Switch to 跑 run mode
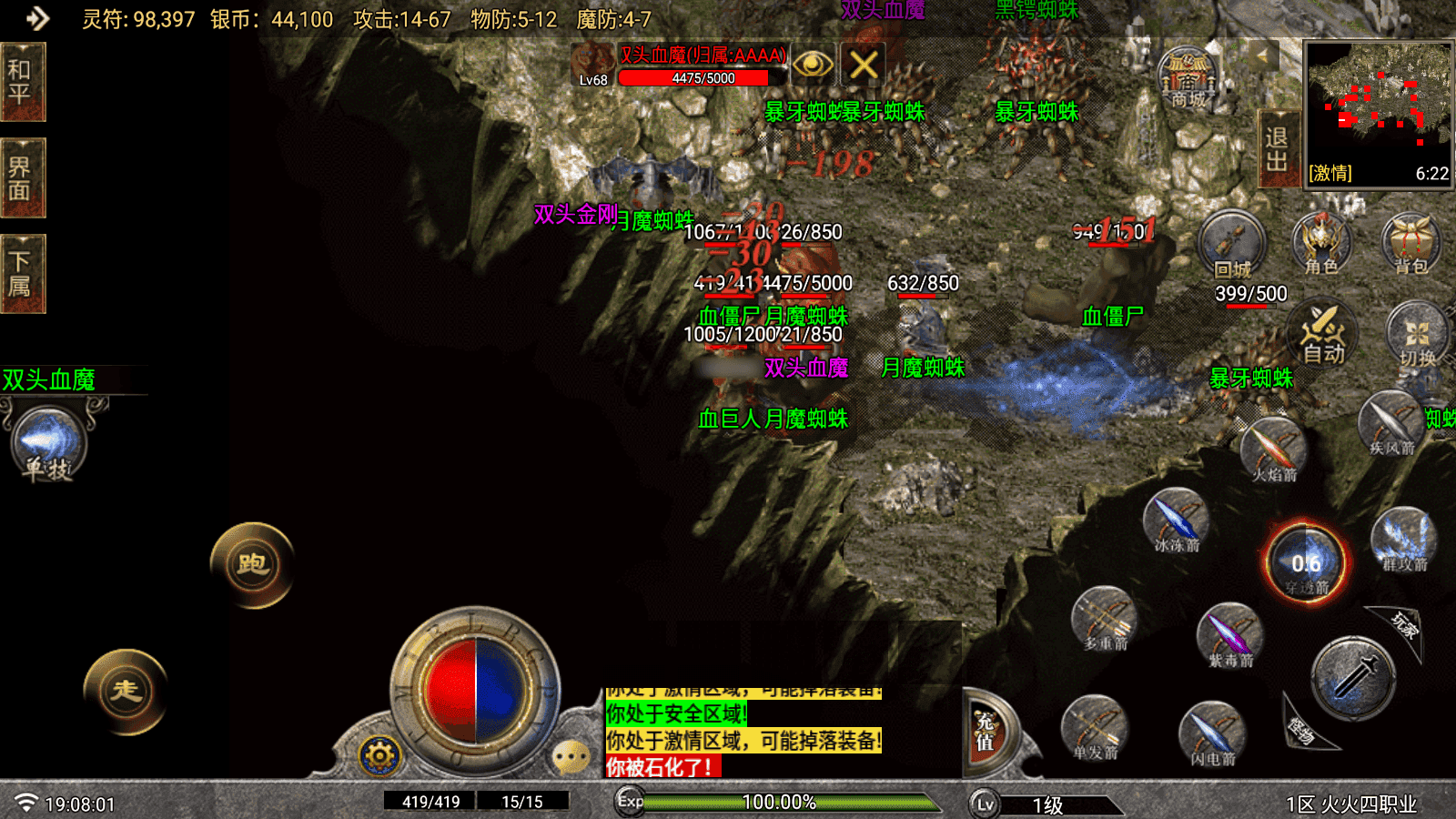 coord(252,564)
